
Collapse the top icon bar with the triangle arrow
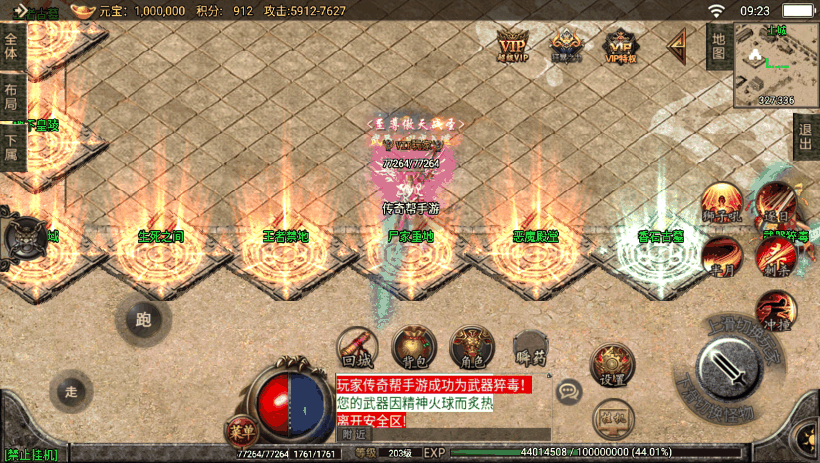(677, 43)
